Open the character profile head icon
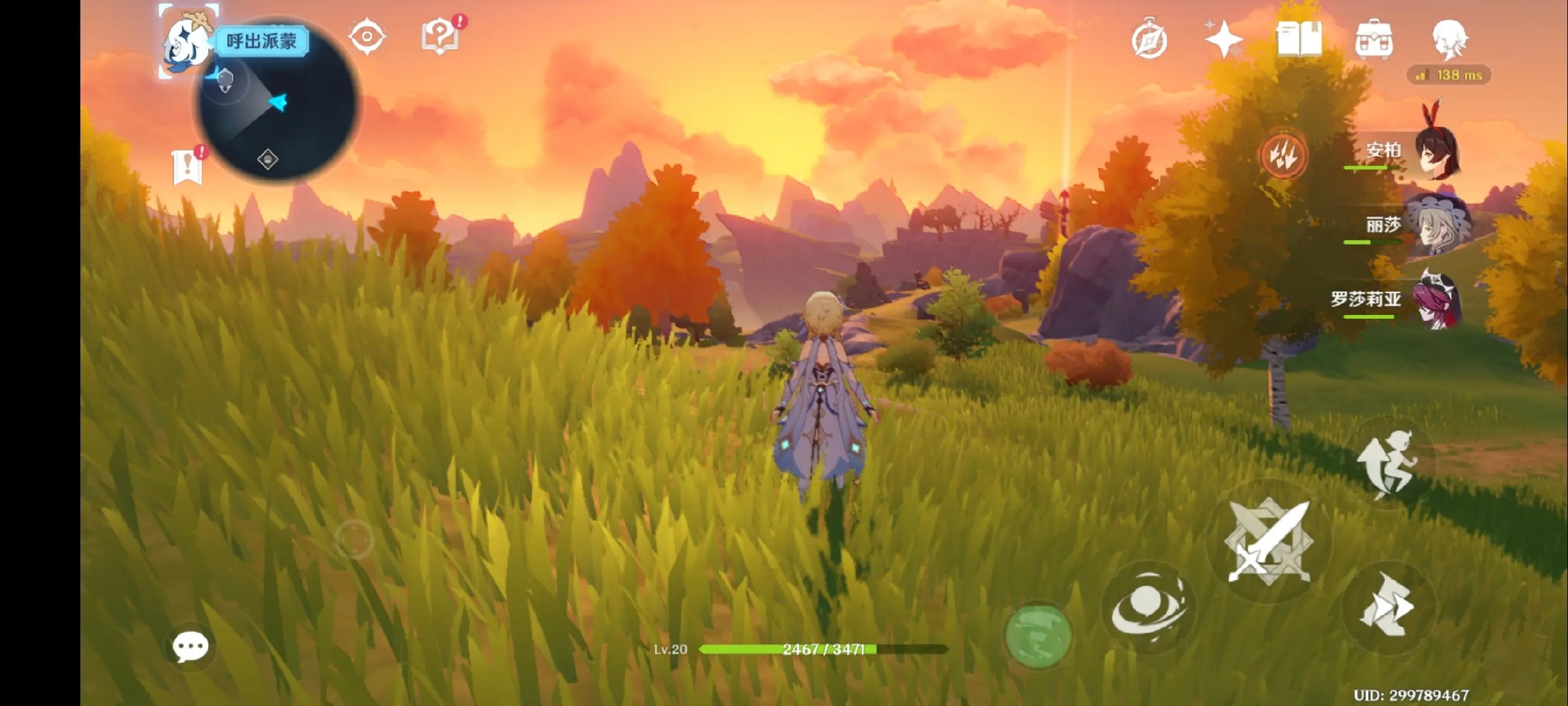The height and width of the screenshot is (706, 1568). point(1450,39)
